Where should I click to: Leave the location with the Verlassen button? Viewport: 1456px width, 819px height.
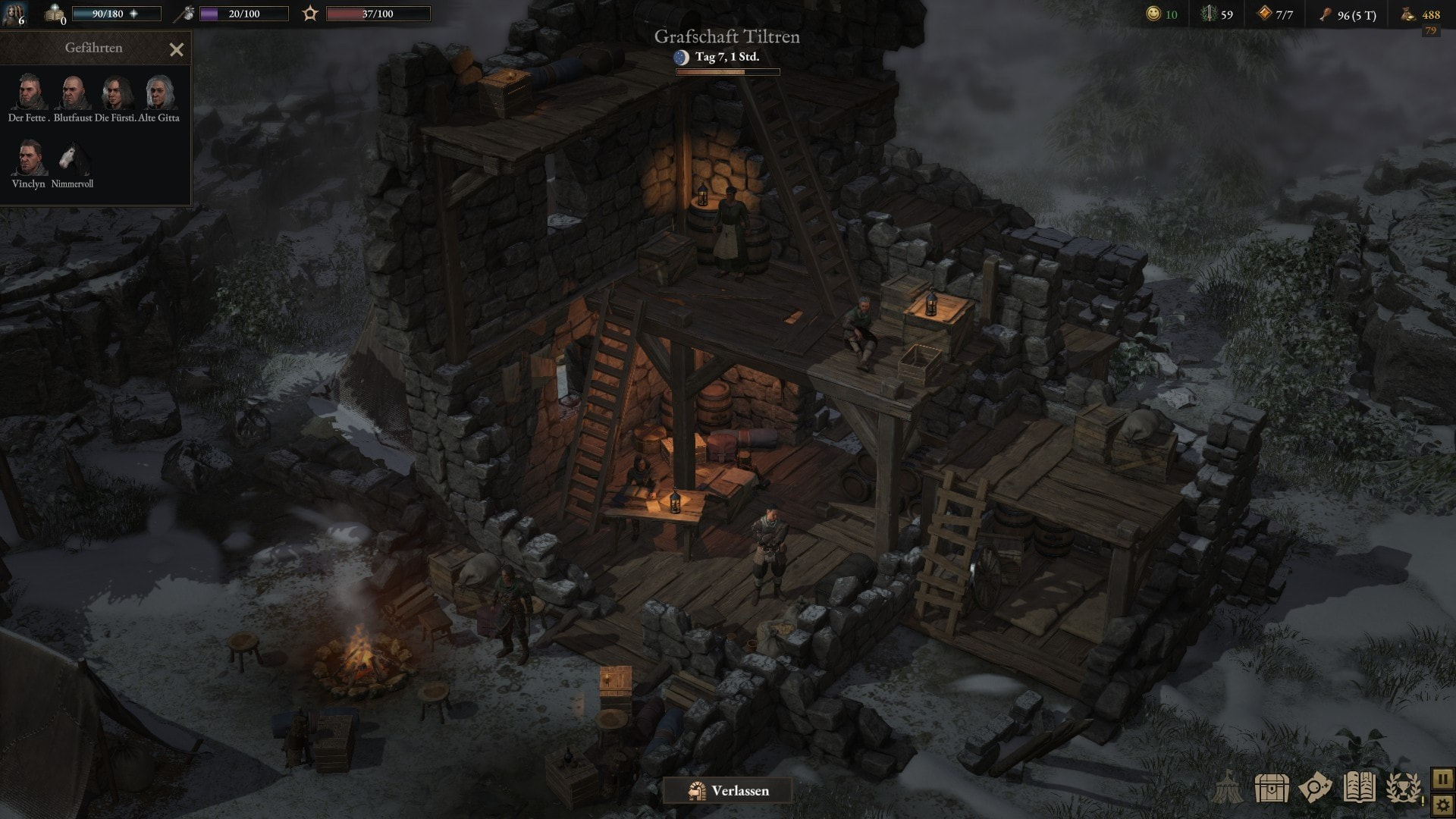[x=728, y=791]
